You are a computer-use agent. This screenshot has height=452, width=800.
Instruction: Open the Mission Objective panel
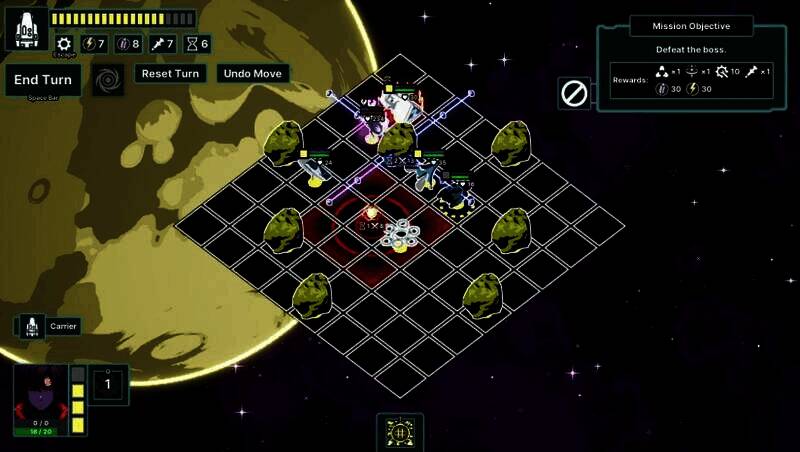point(691,26)
